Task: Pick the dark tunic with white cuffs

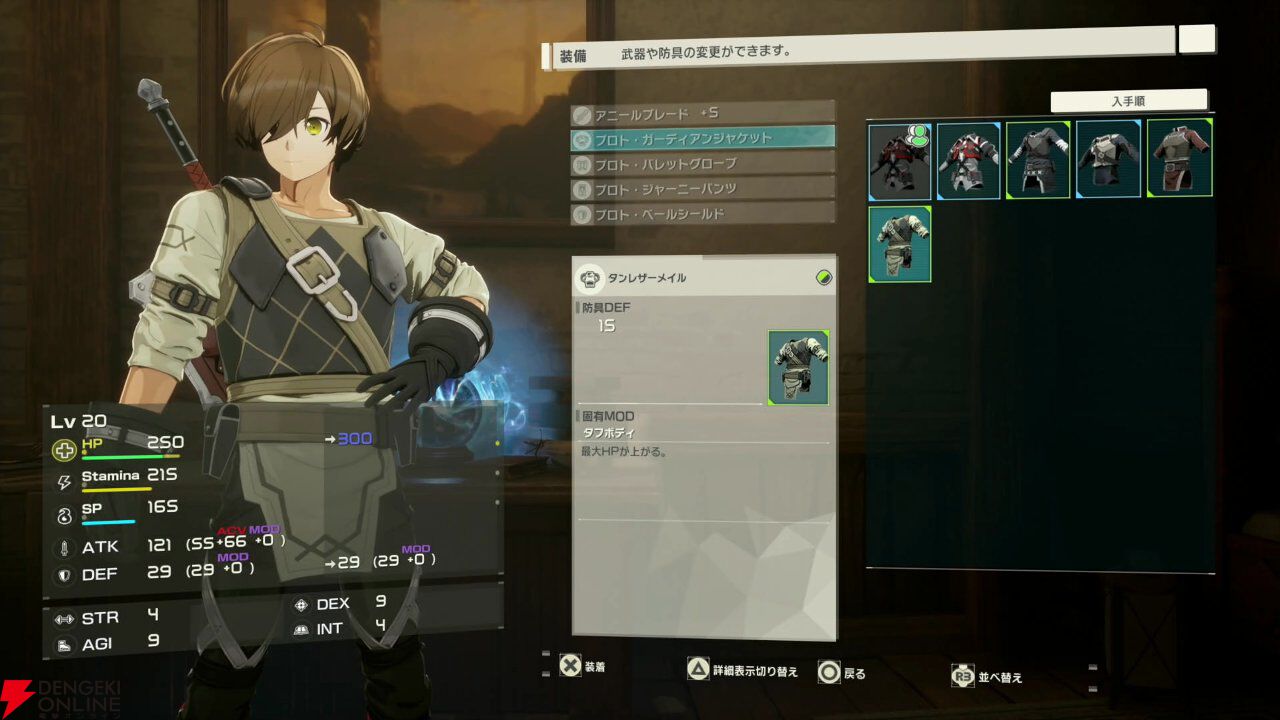Action: (x=1038, y=161)
